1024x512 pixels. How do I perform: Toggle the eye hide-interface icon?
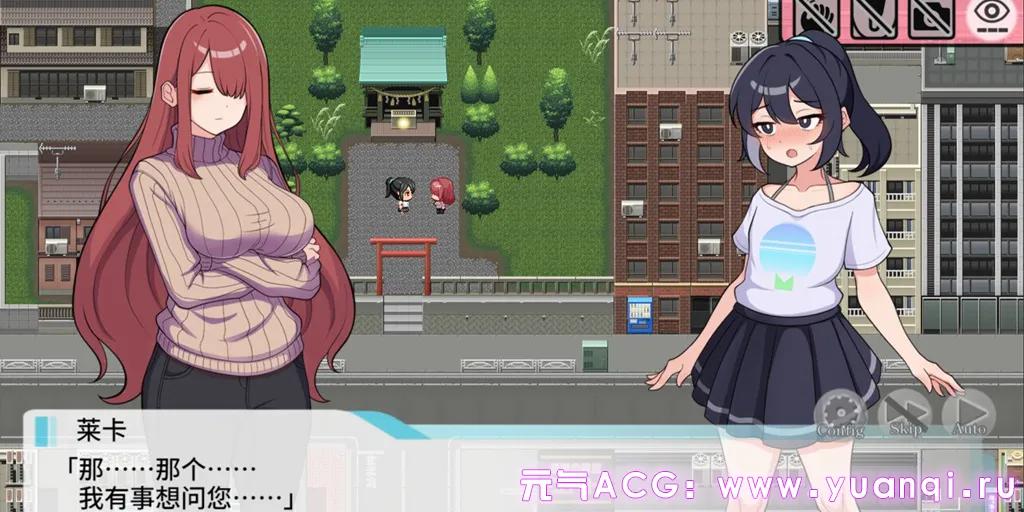click(990, 18)
